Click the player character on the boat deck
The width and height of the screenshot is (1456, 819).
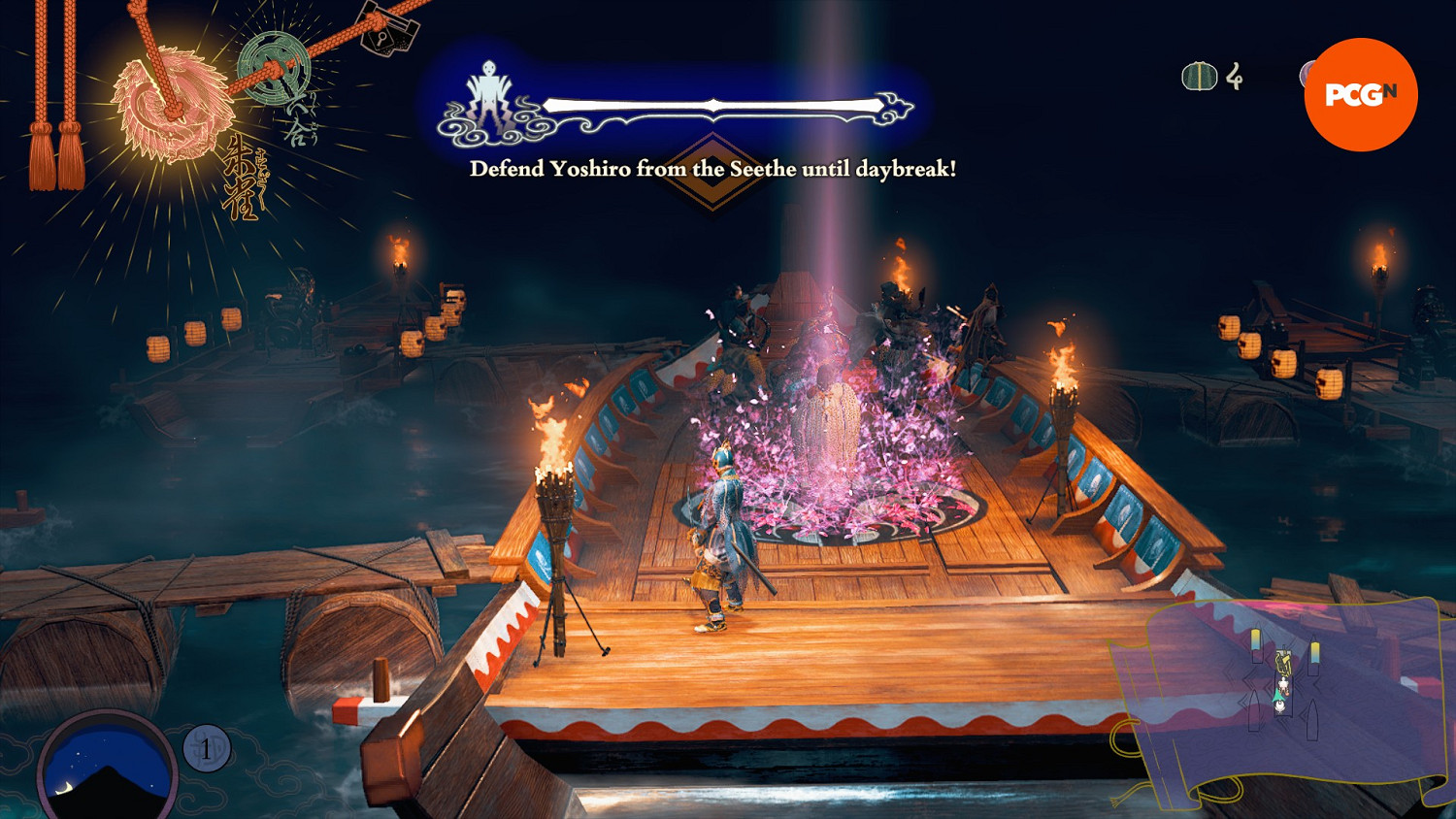point(718,534)
